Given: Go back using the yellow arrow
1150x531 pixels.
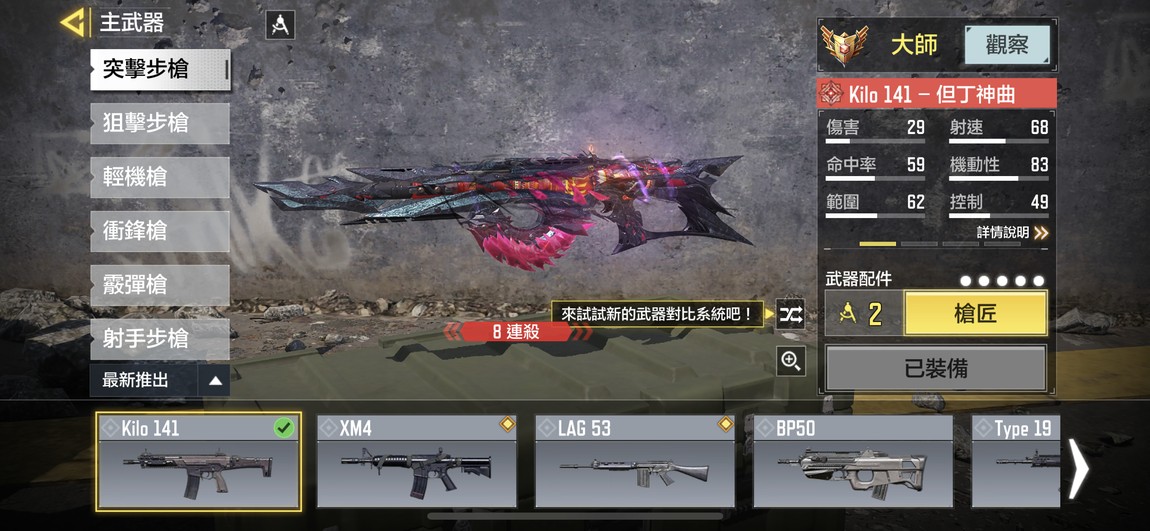Looking at the screenshot, I should (72, 22).
